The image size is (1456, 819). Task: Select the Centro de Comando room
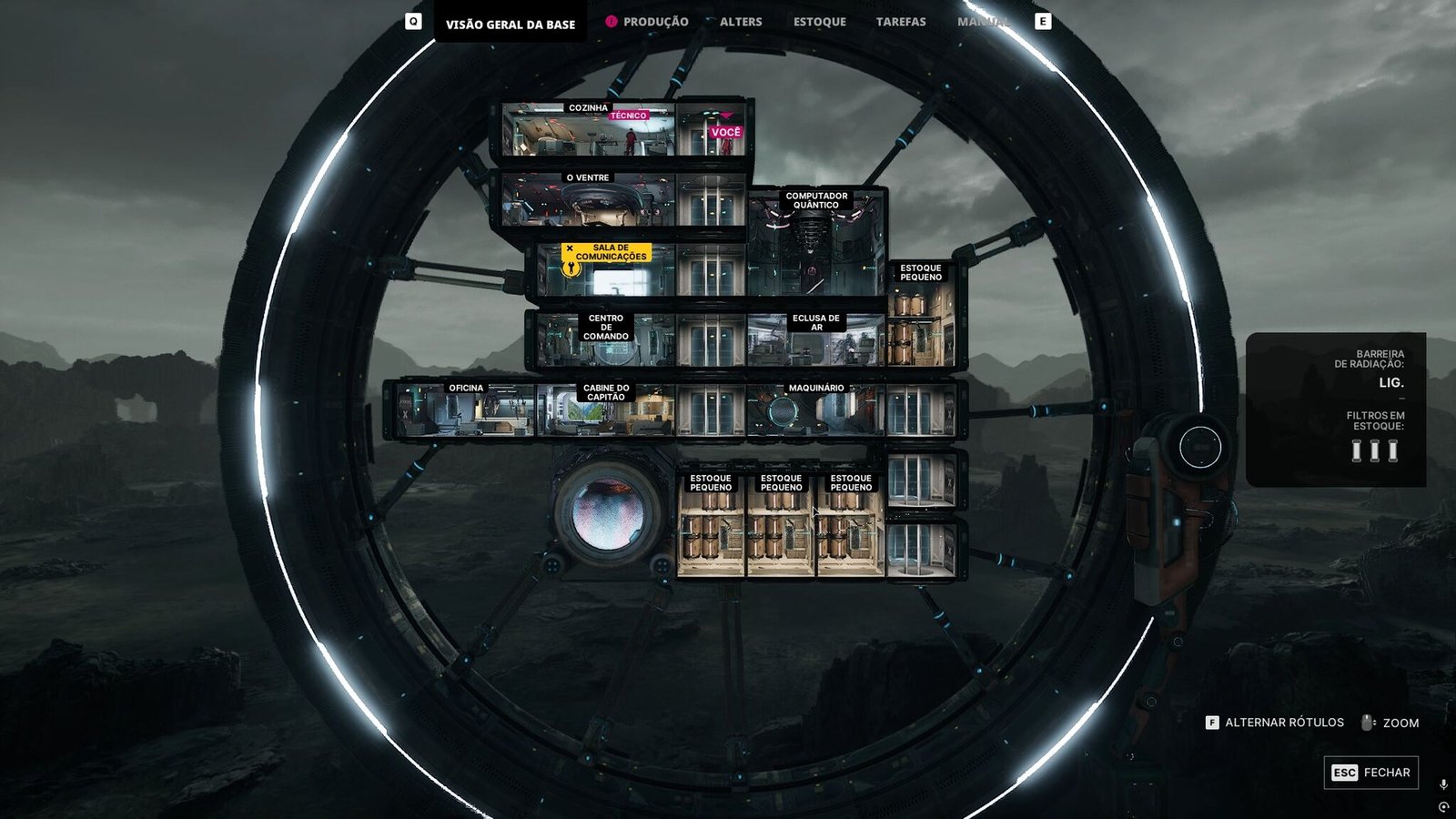coord(605,340)
